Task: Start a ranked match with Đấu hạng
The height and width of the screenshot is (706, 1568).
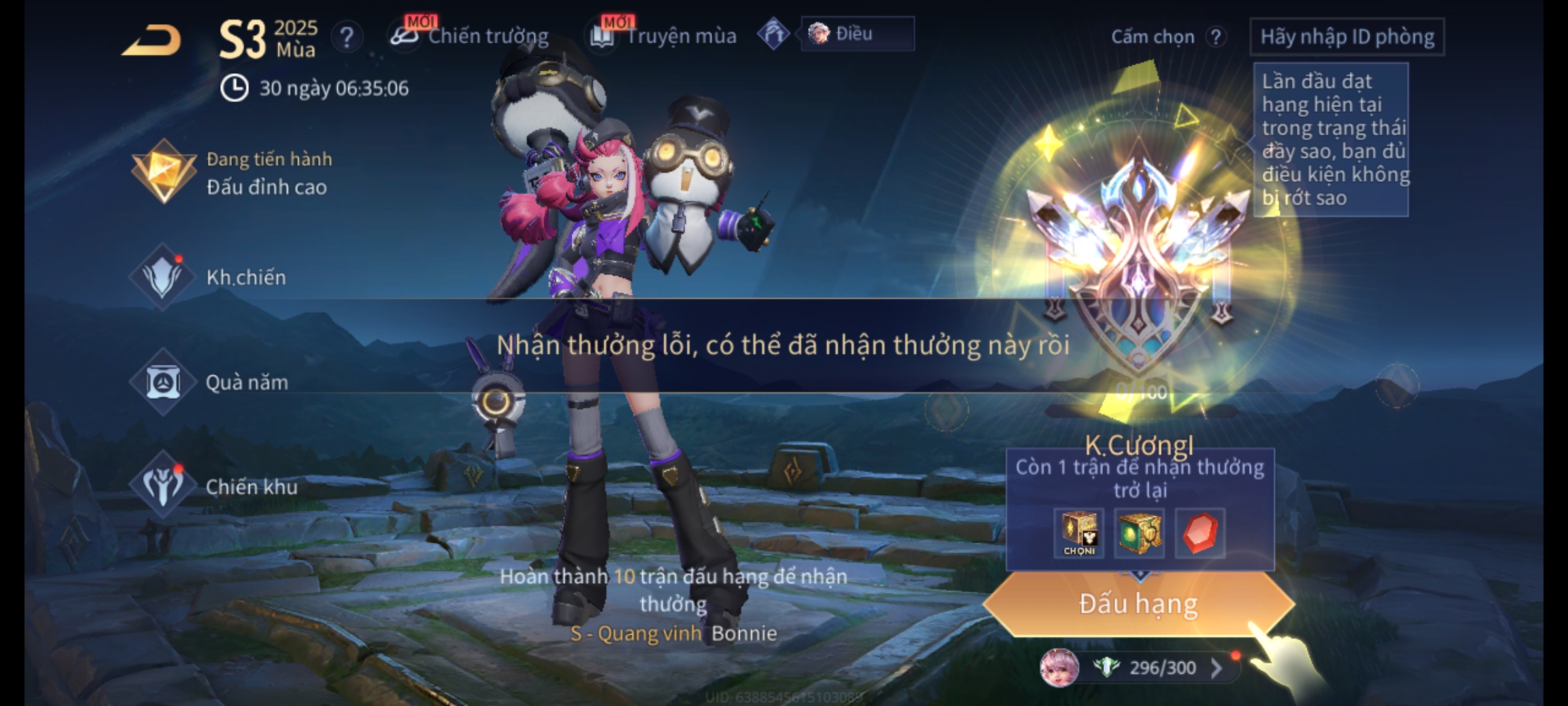Action: 1138,603
